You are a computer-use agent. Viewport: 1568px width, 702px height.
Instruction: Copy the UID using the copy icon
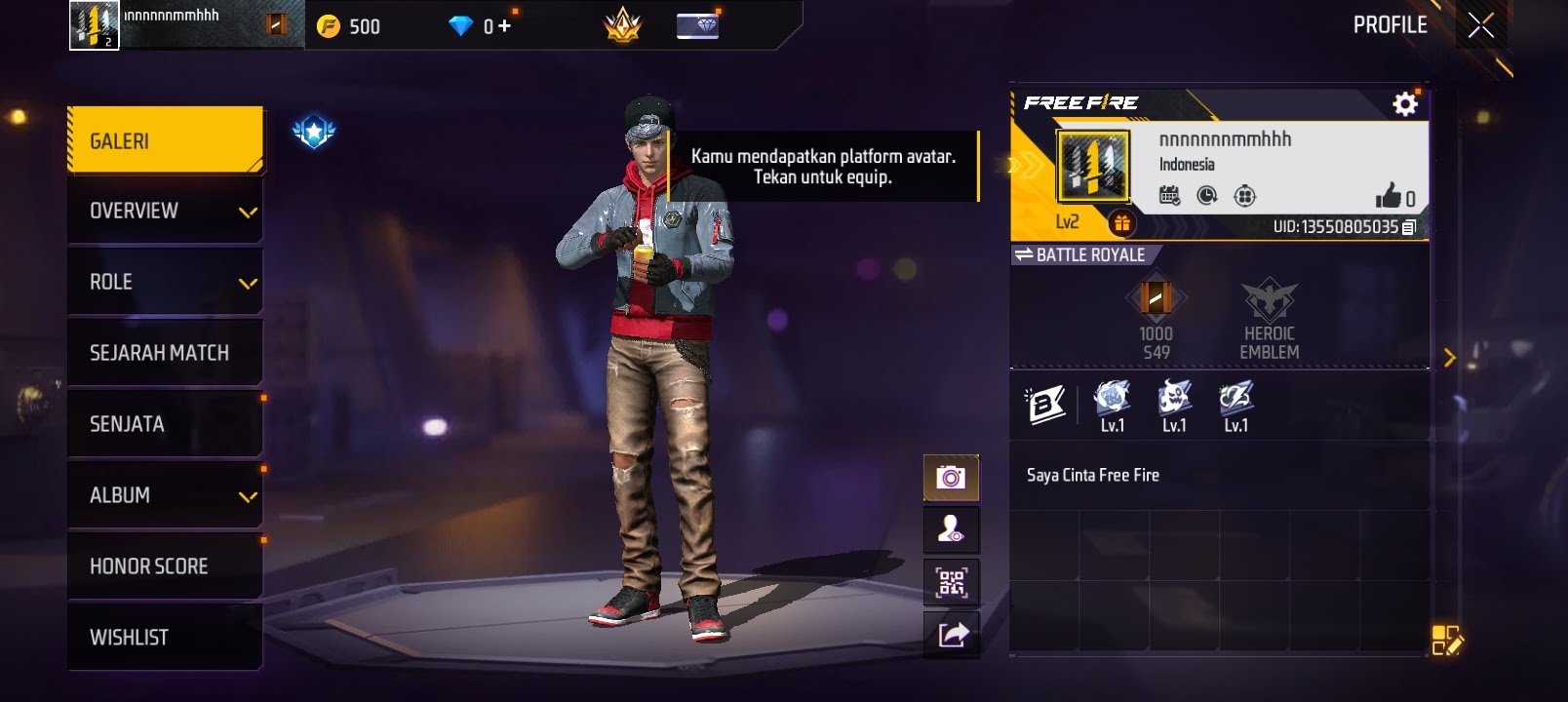click(x=1410, y=226)
